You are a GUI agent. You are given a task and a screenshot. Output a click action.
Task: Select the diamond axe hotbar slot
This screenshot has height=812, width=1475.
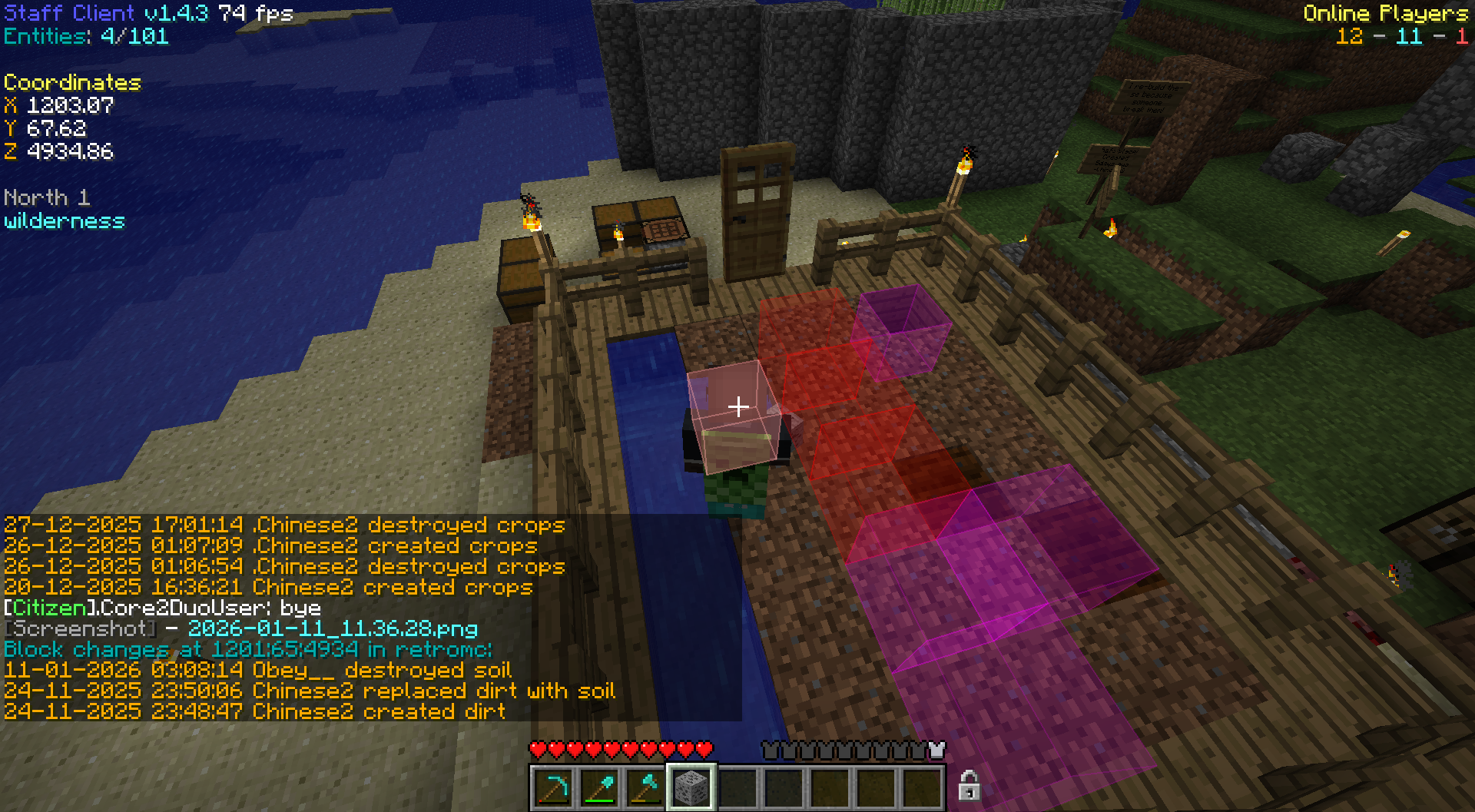pos(645,788)
